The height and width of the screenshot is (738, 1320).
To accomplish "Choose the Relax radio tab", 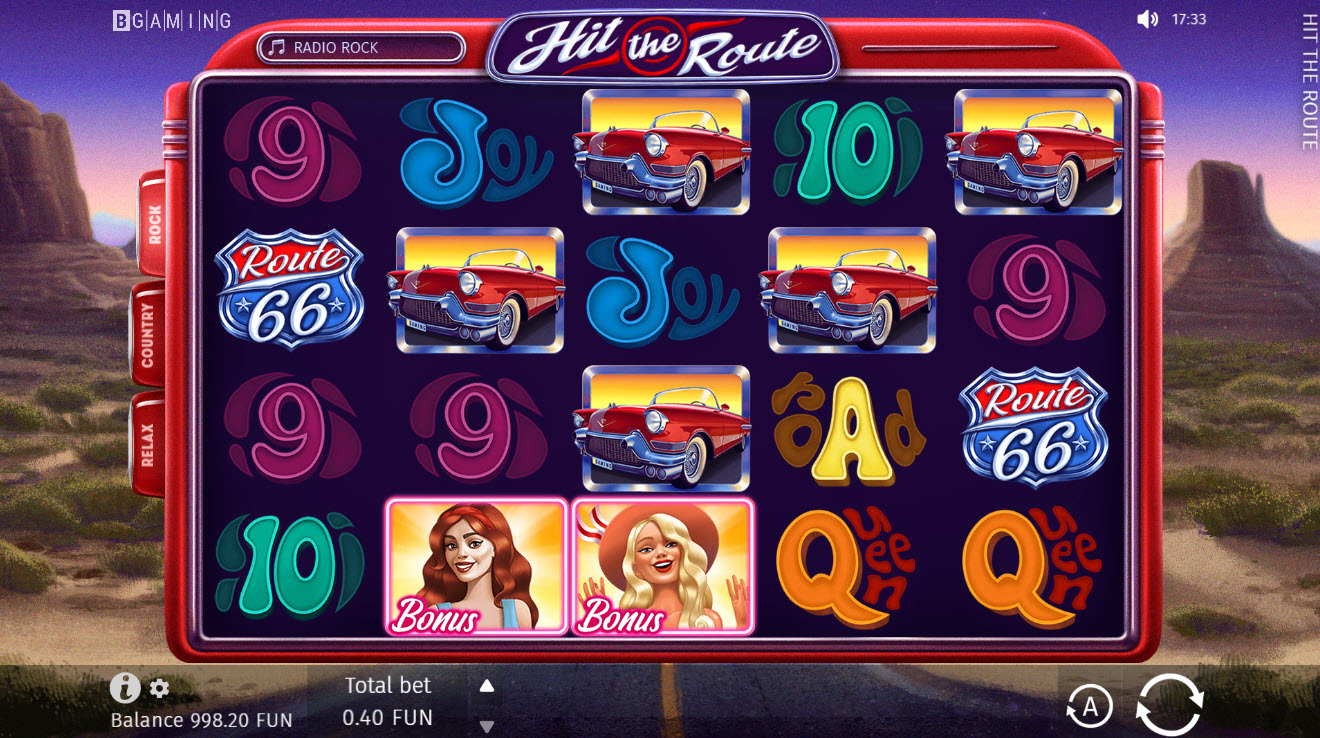I will (x=148, y=444).
